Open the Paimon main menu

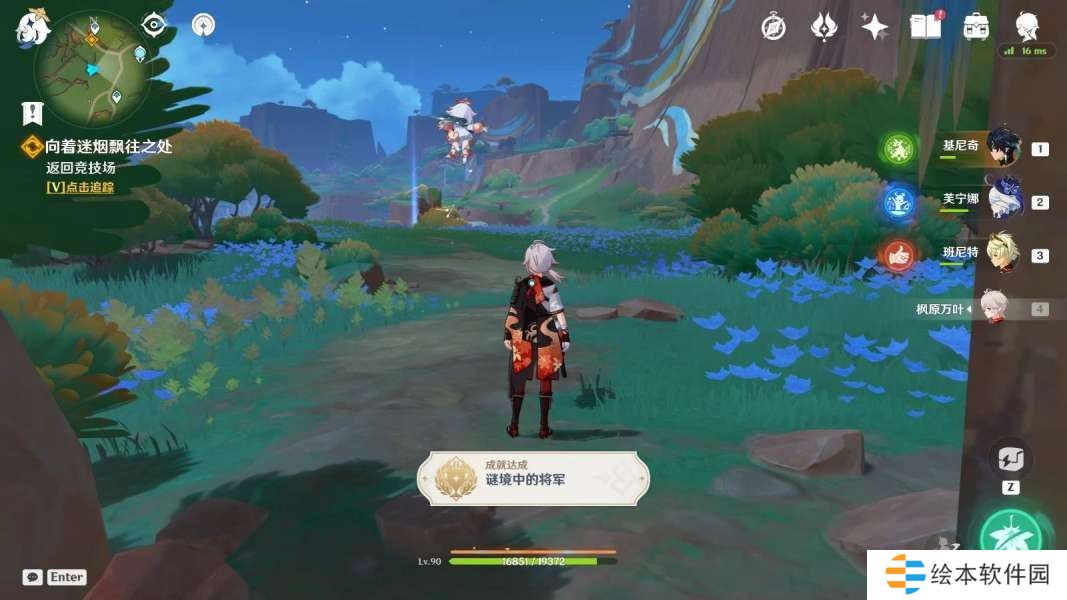tap(32, 27)
